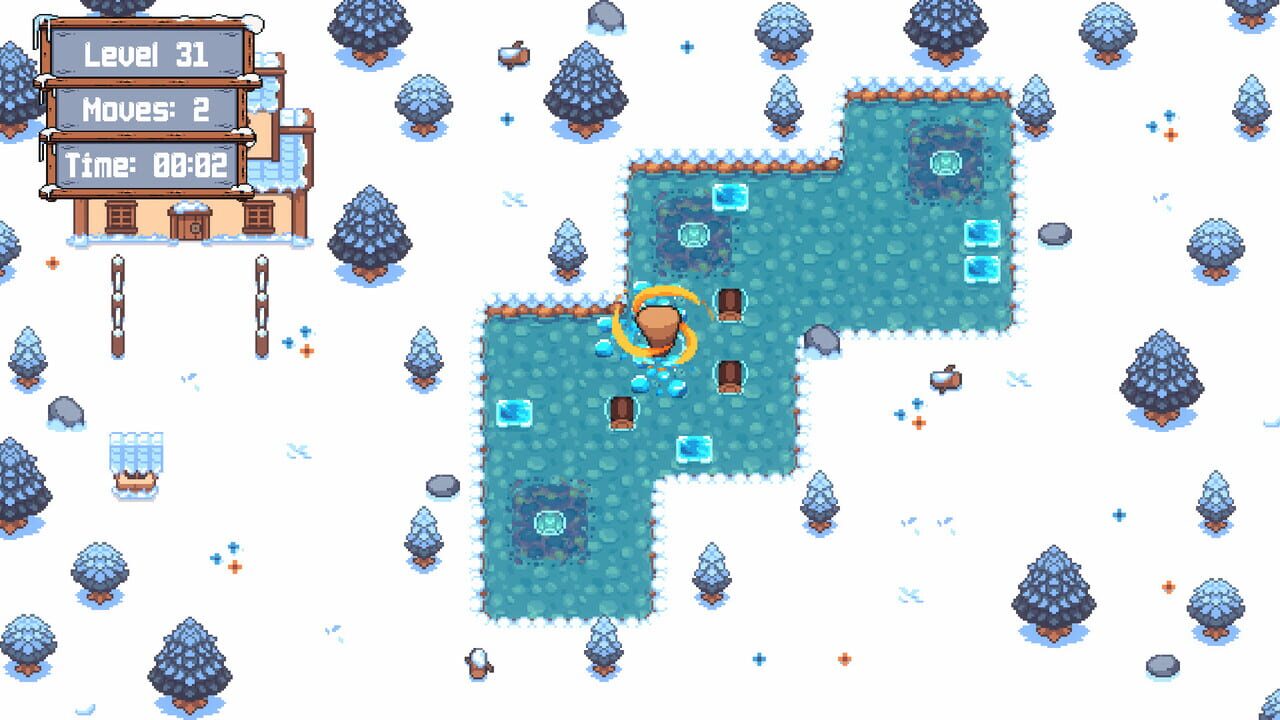This screenshot has width=1280, height=720.
Task: Click the ice gem in the top-right dark patch
Action: click(x=945, y=160)
